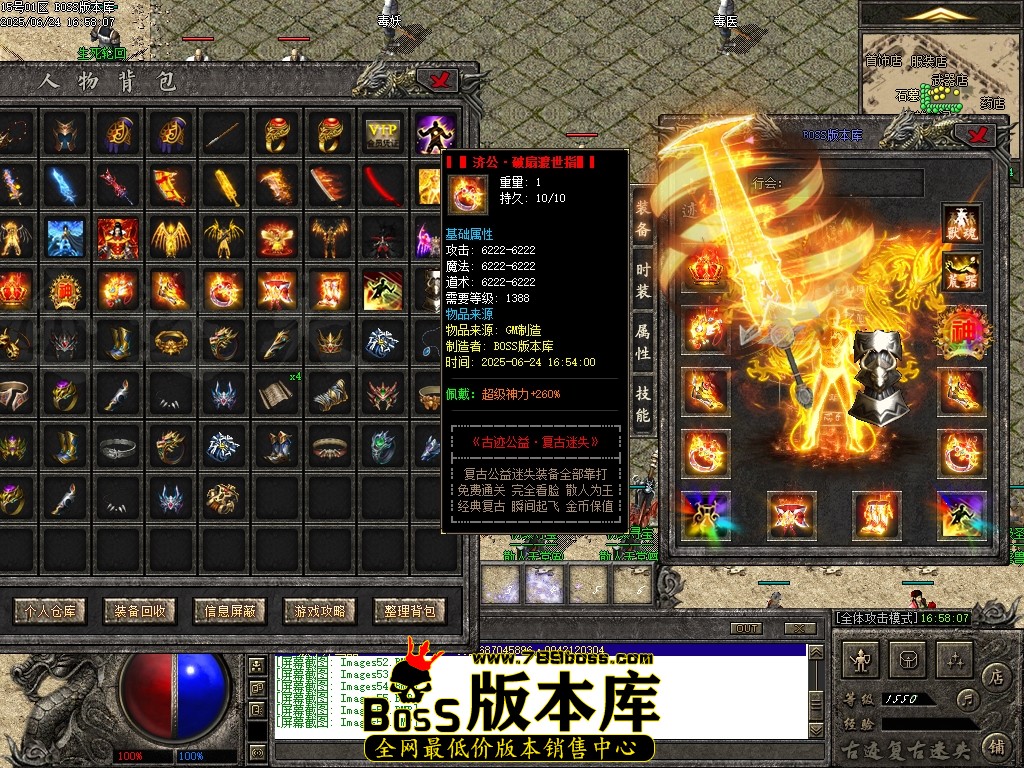Select the VIP card item slot
Screen dimensions: 1024x768
[x=382, y=133]
